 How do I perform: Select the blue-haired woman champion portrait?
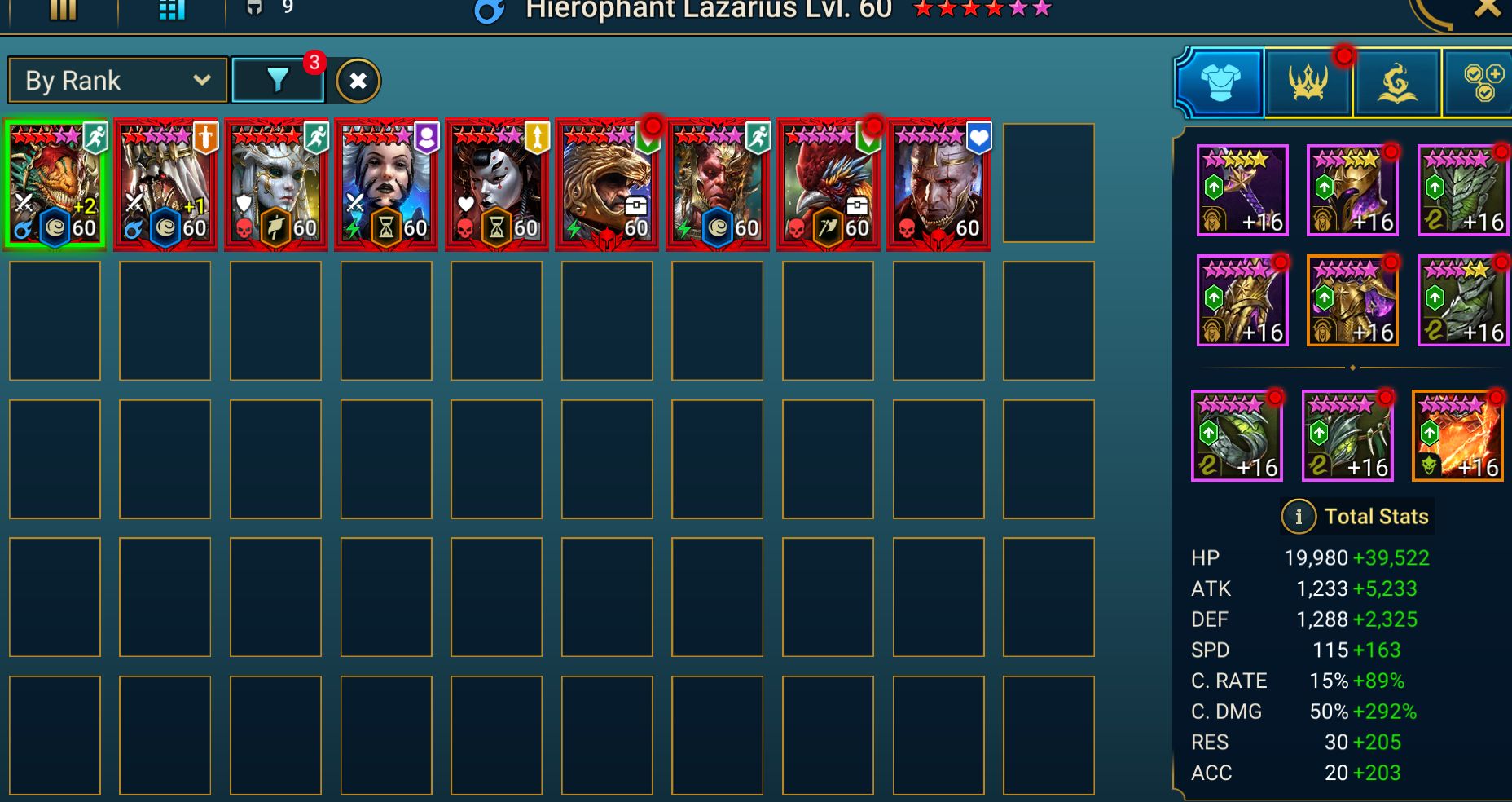pos(386,184)
